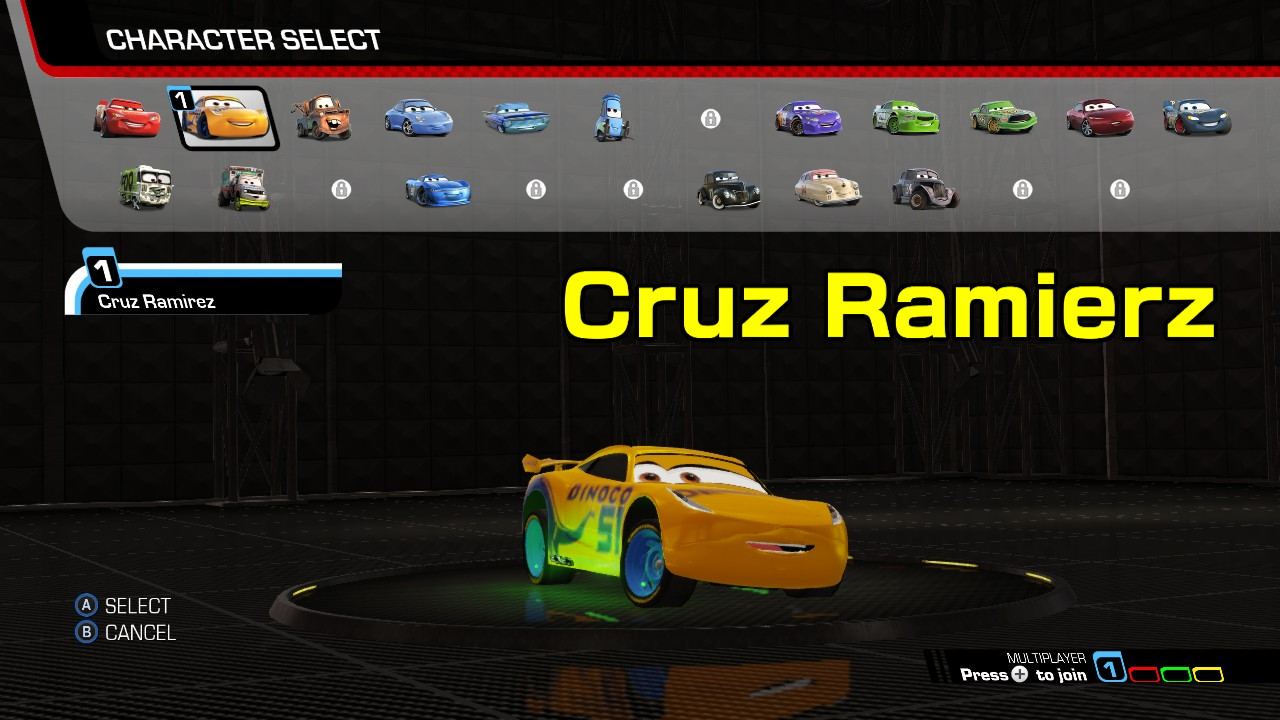This screenshot has width=1280, height=720.
Task: Select the red Lightning McQueen portrait
Action: (x=127, y=118)
